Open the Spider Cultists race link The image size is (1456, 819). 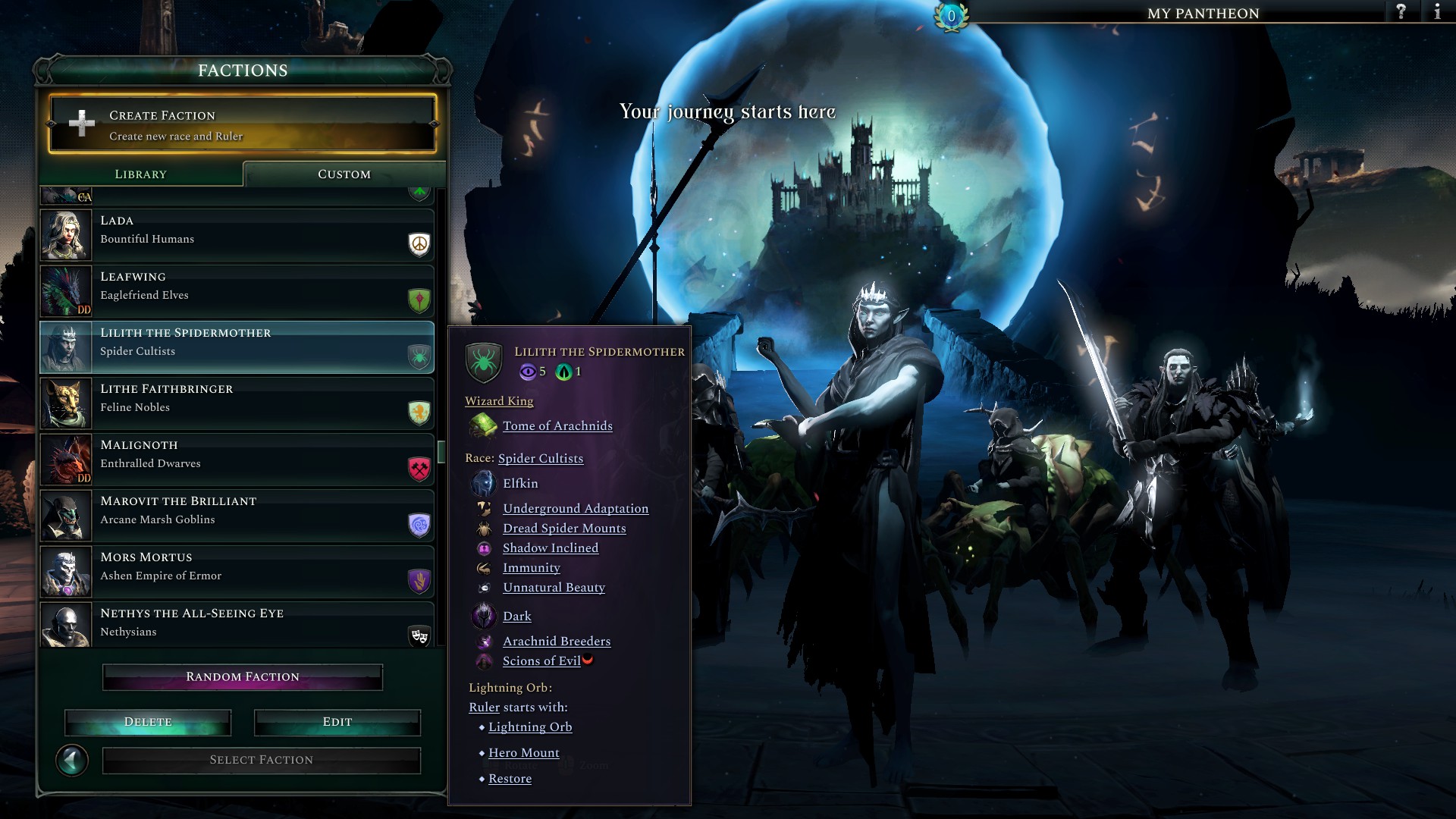pos(540,458)
